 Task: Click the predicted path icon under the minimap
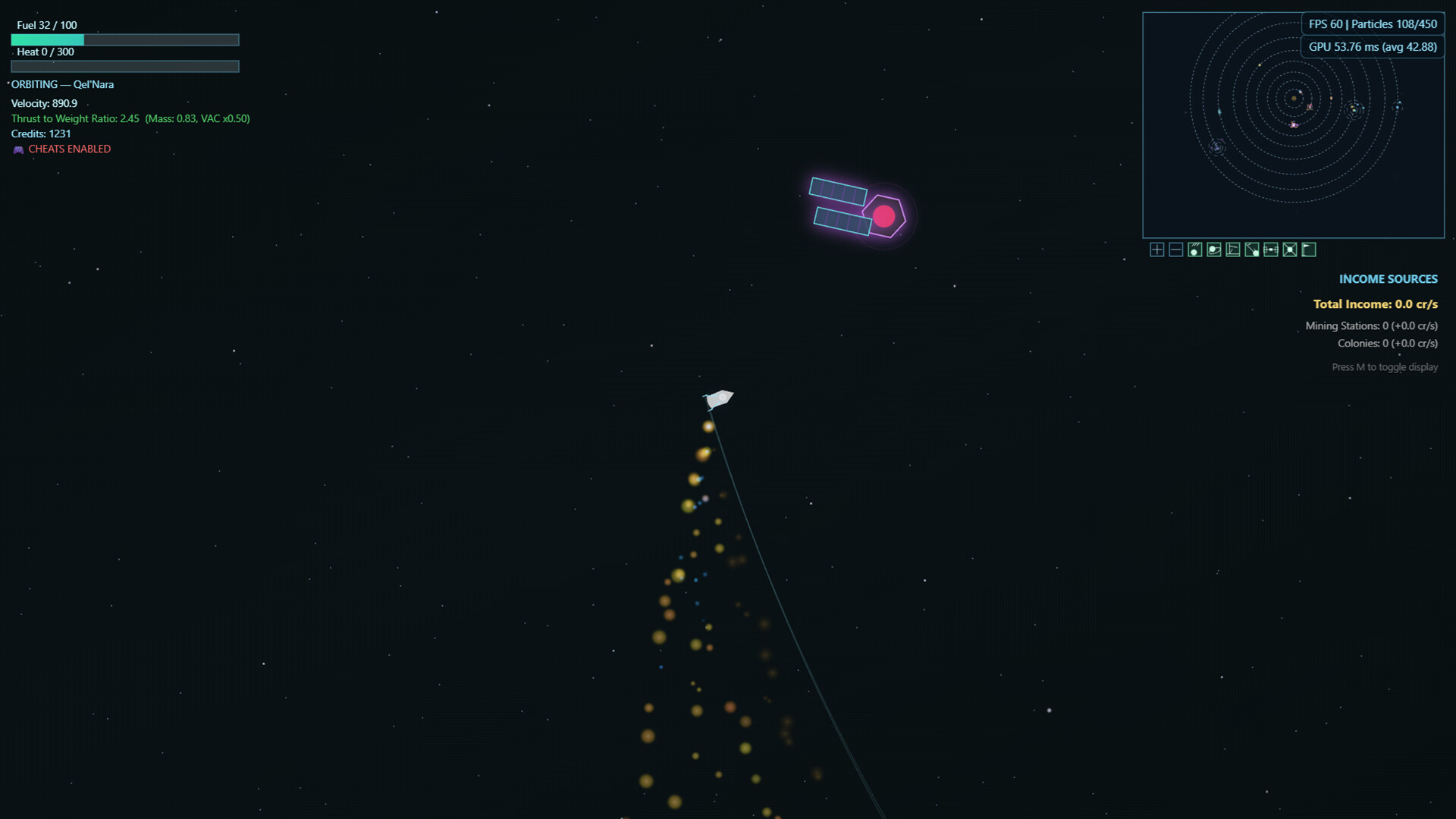click(1252, 249)
